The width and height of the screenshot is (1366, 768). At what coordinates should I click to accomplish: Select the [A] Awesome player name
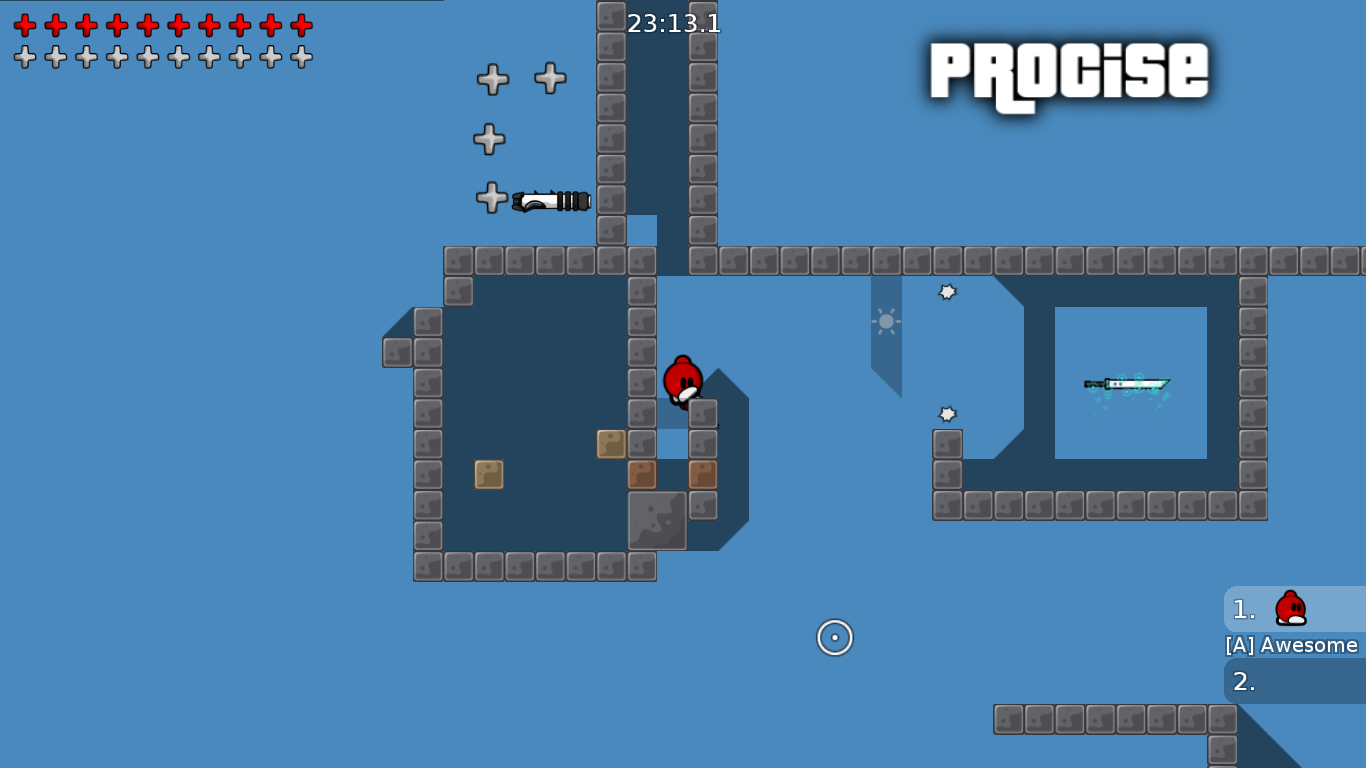pyautogui.click(x=1292, y=645)
